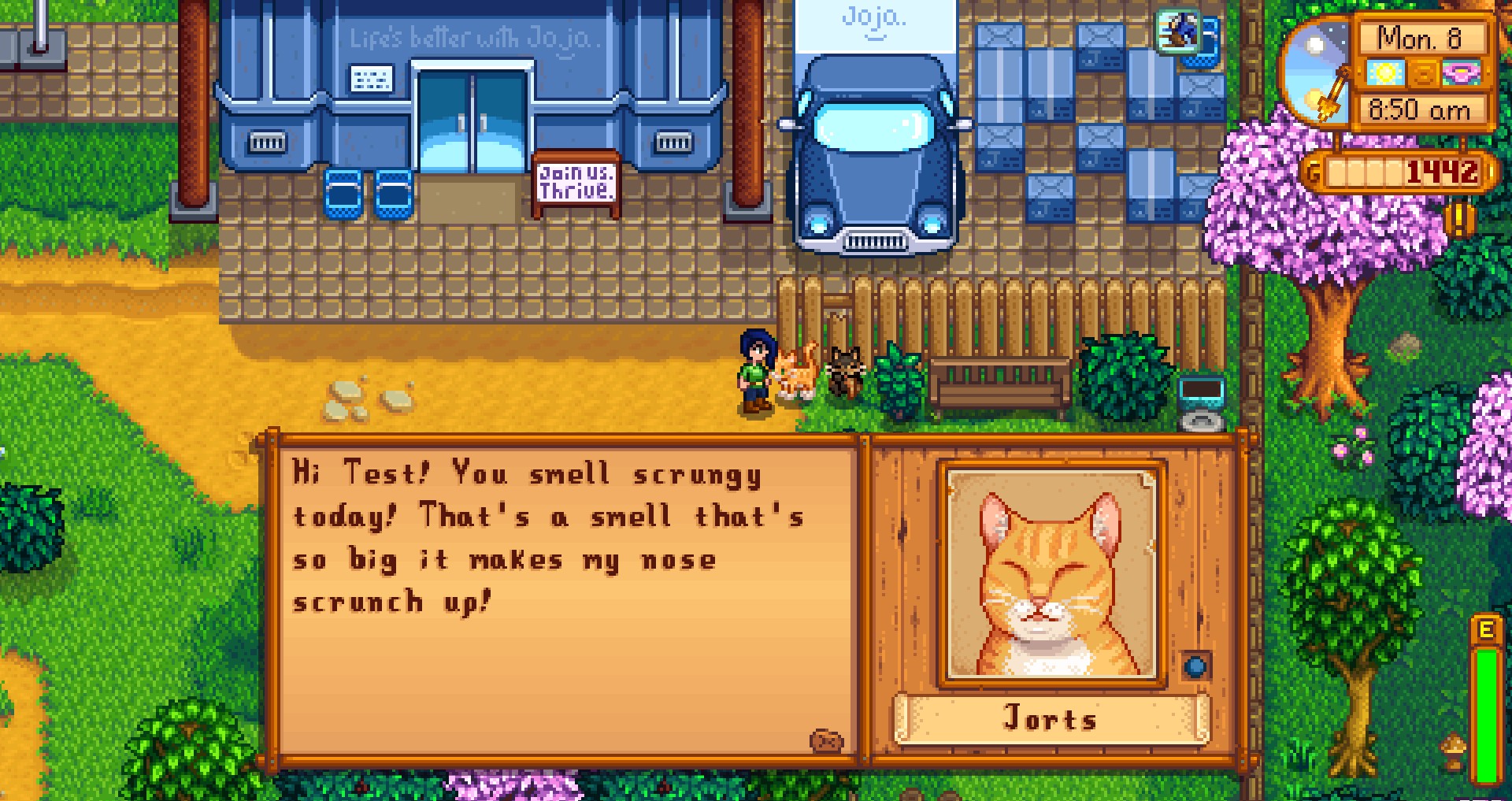
Task: Select the flower season icon in the clock panel
Action: (1462, 74)
